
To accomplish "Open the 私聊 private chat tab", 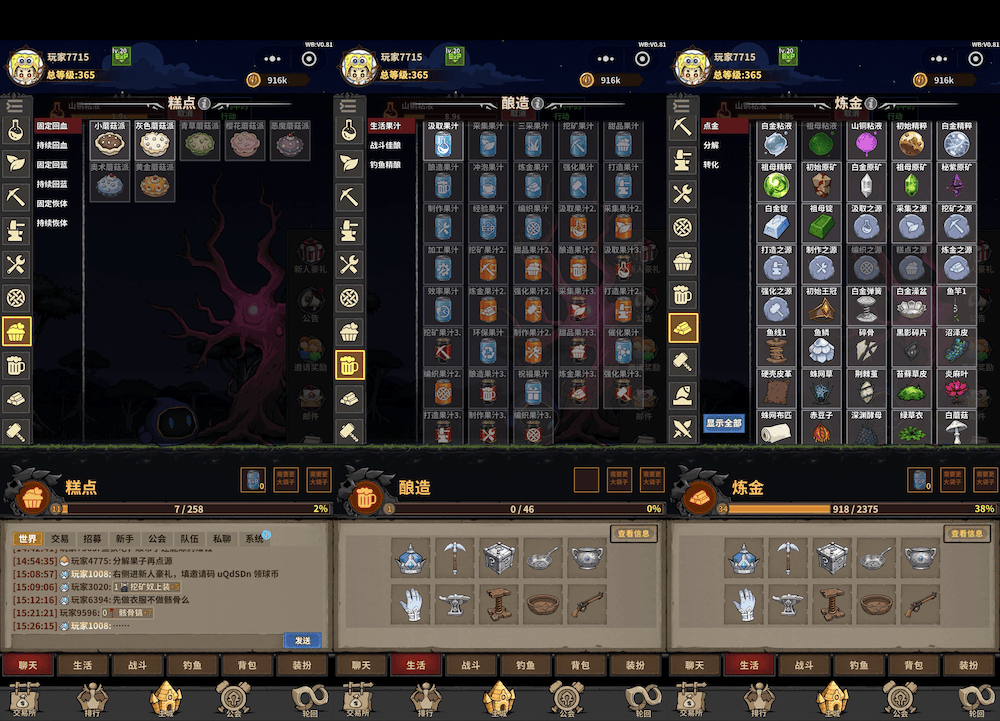I will click(x=221, y=538).
